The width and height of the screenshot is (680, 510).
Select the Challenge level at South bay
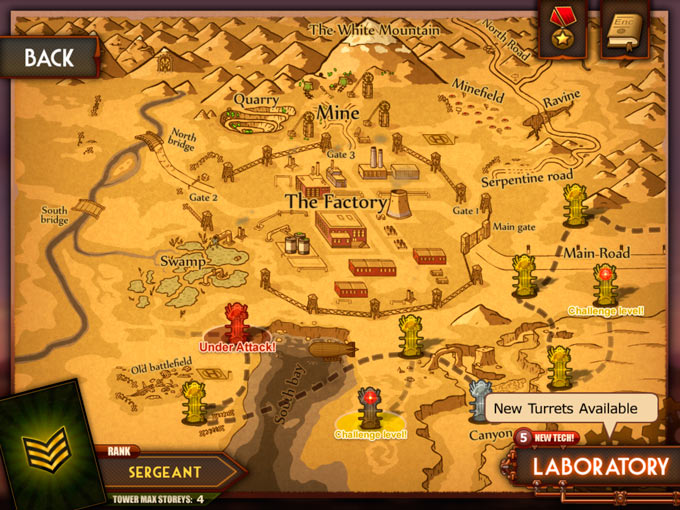tap(370, 409)
